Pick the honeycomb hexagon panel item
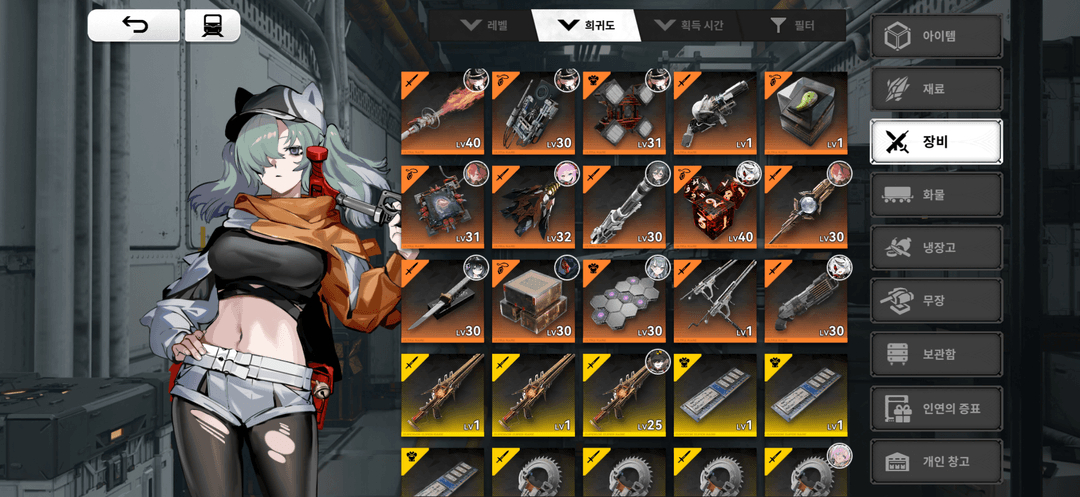This screenshot has height=497, width=1080. [624, 302]
